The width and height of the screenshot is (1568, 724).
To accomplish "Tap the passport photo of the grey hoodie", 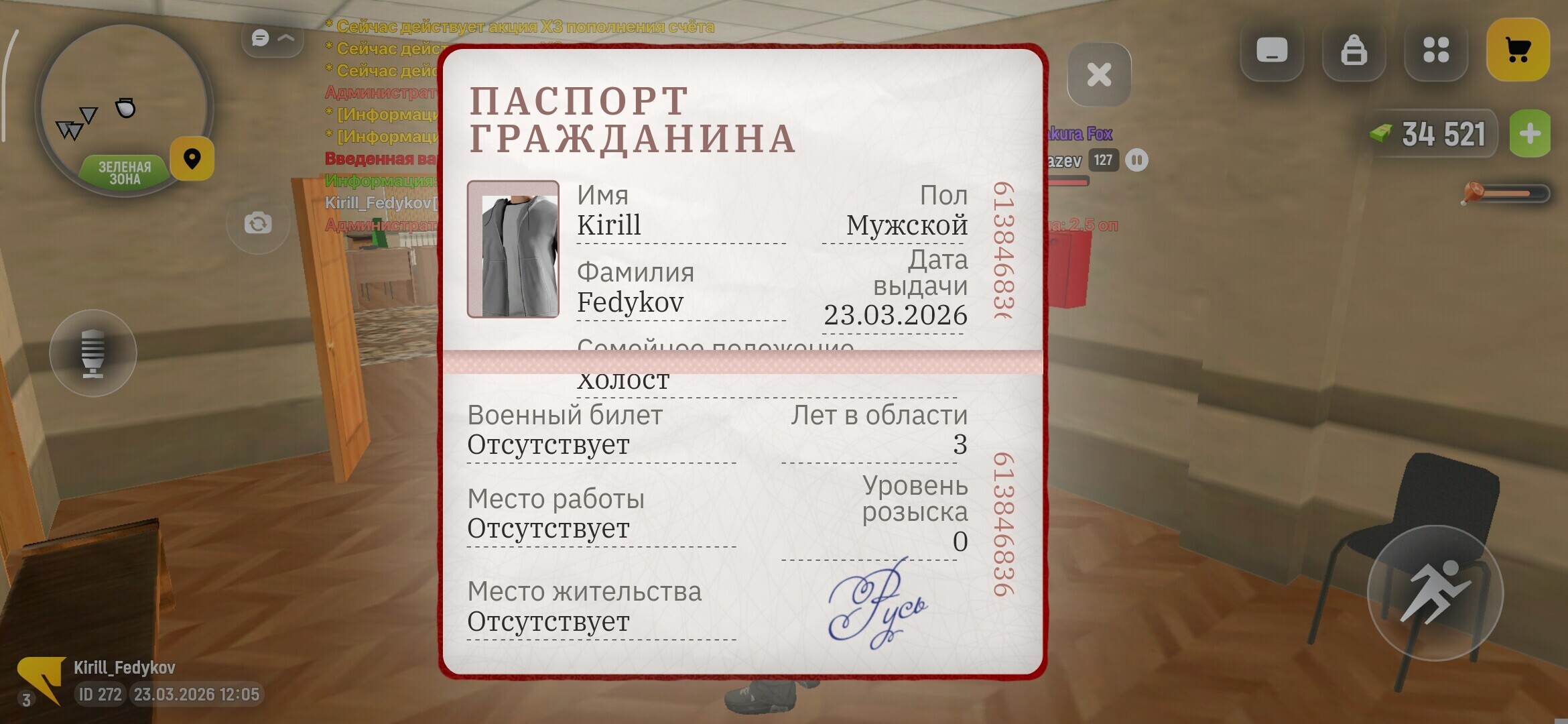I will (x=515, y=248).
